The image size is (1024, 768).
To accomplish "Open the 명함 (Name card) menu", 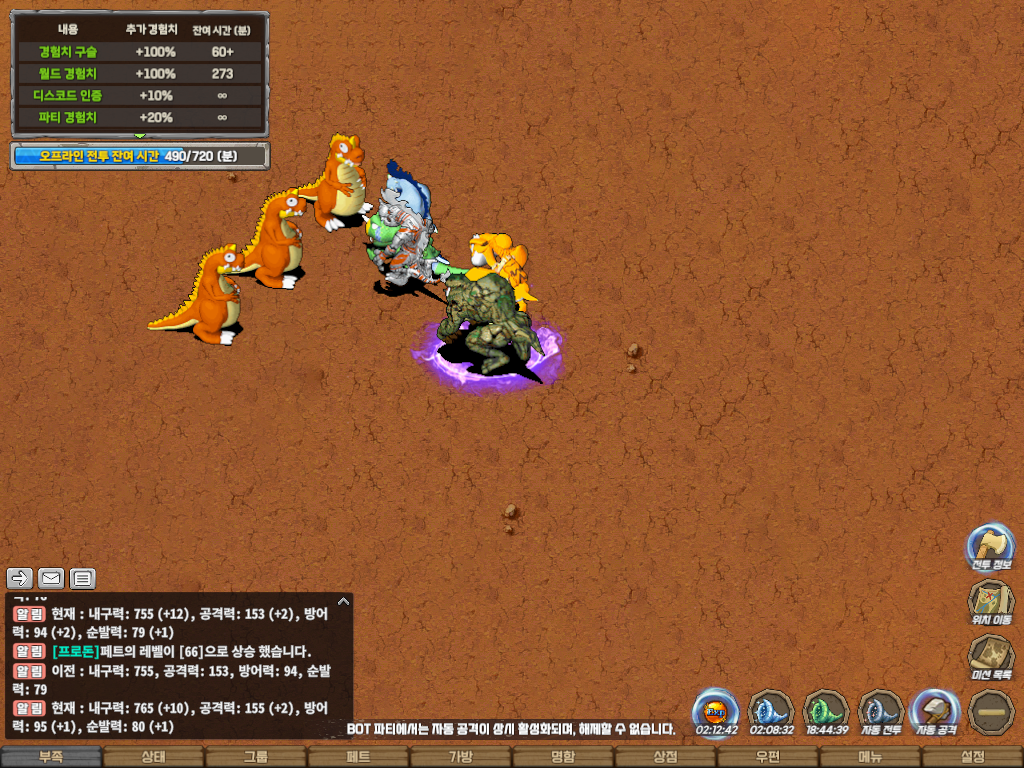I will (x=563, y=757).
